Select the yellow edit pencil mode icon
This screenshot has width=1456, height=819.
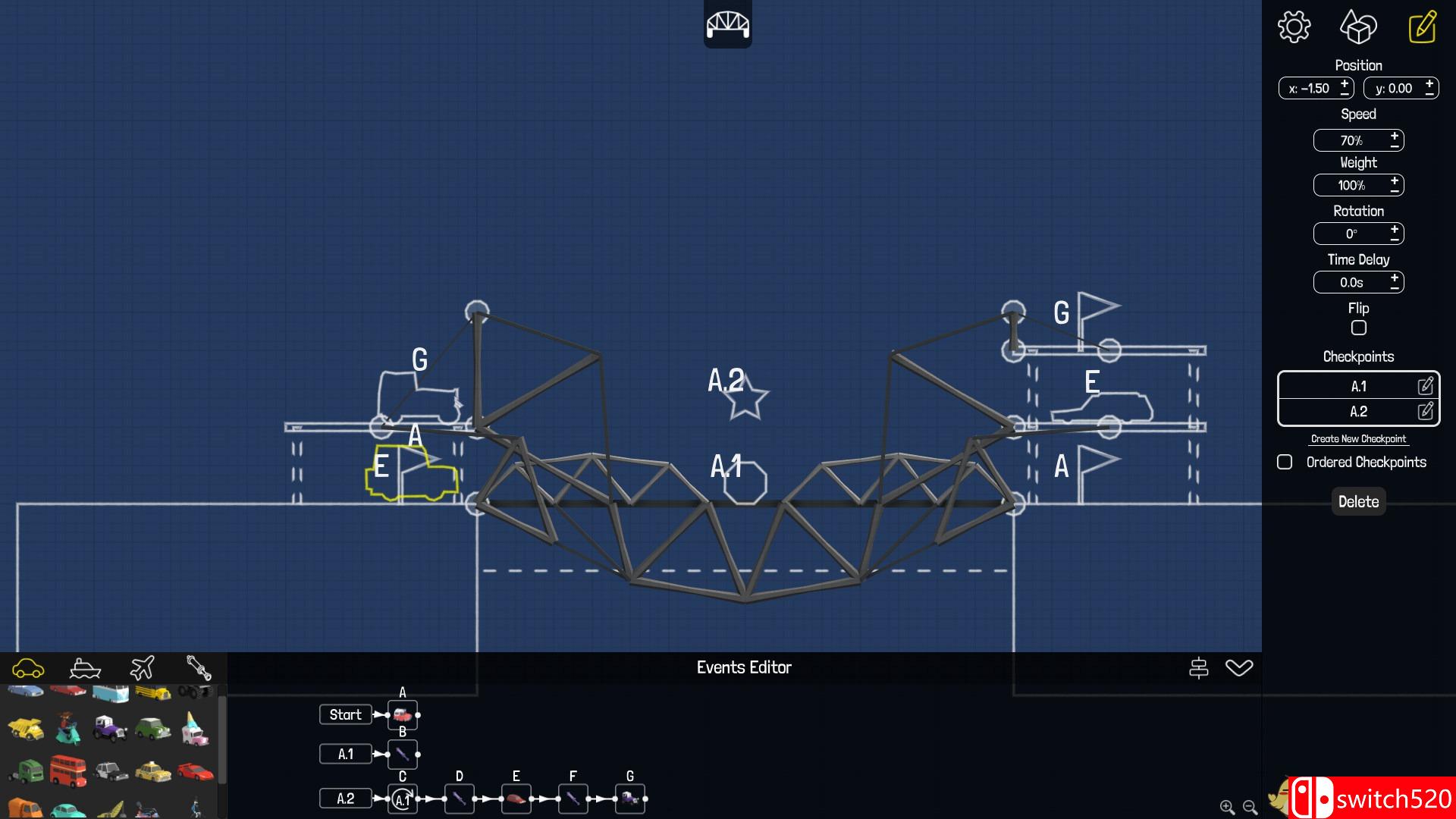(1423, 27)
